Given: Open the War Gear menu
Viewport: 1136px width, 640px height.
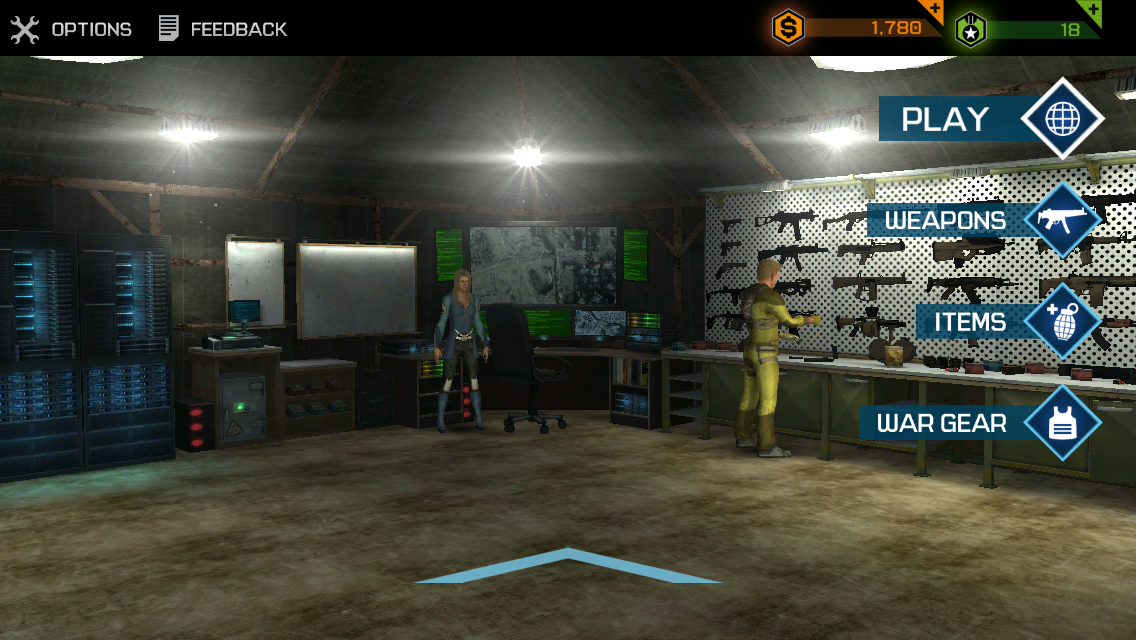Looking at the screenshot, I should click(x=980, y=423).
